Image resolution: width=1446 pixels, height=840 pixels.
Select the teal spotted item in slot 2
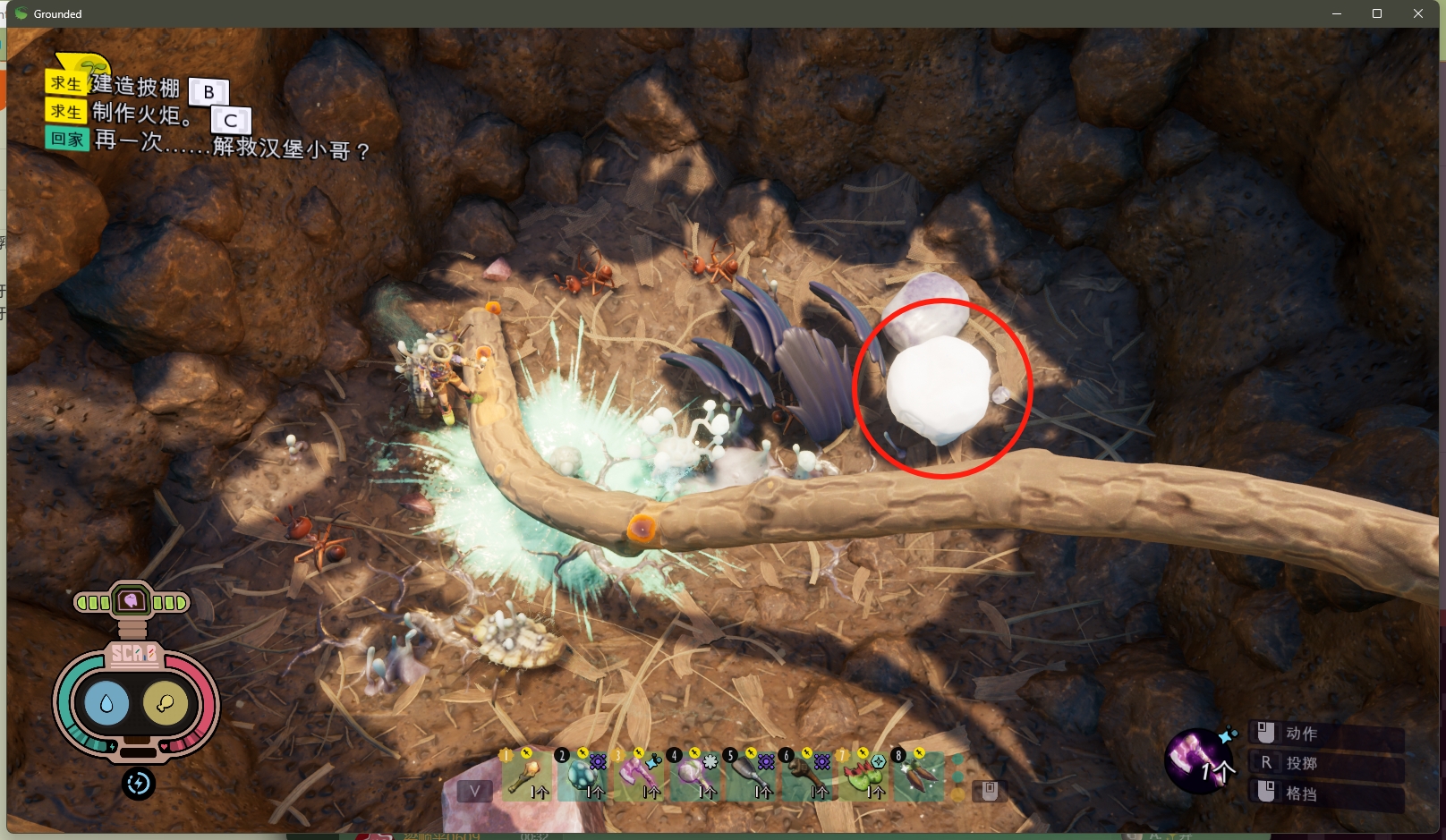point(583,775)
